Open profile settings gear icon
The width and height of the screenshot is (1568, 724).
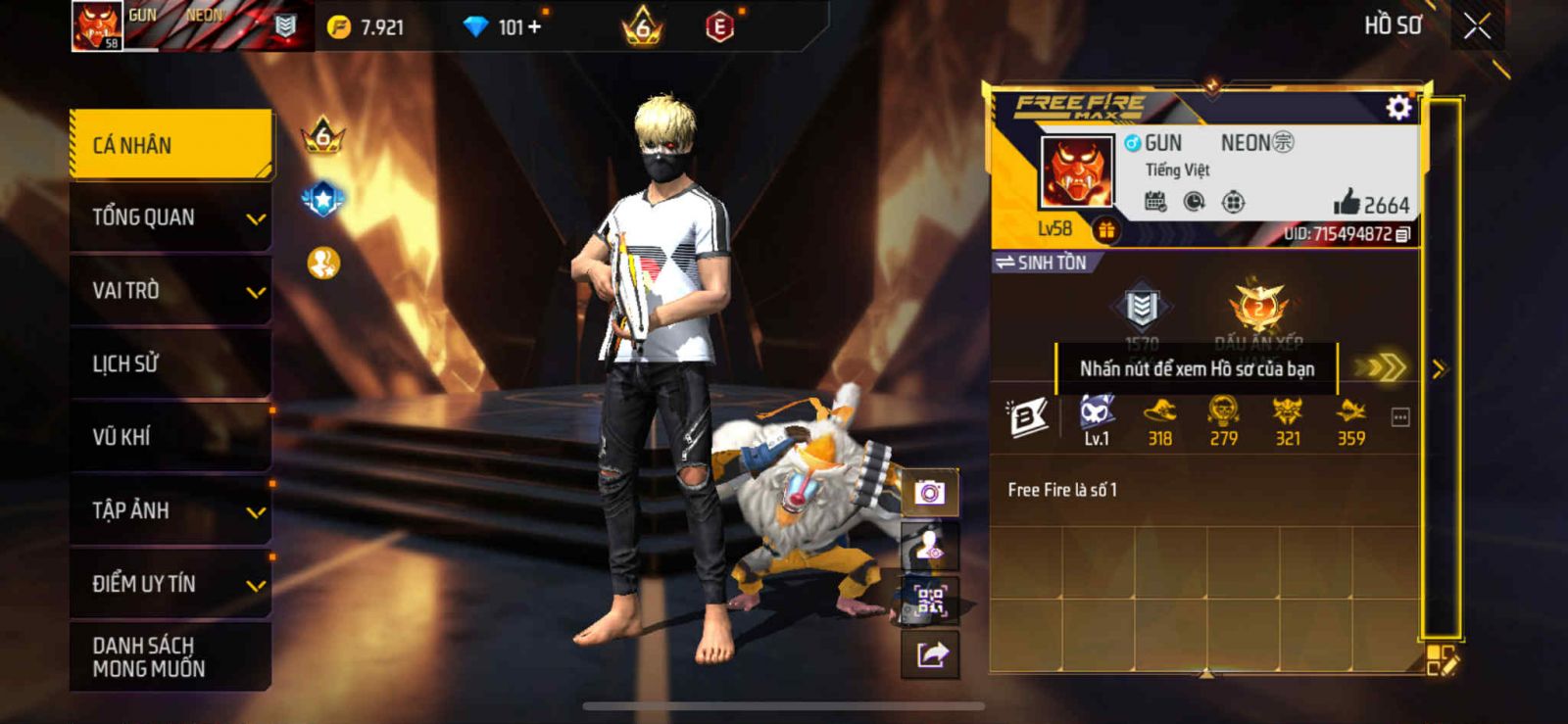coord(1398,108)
